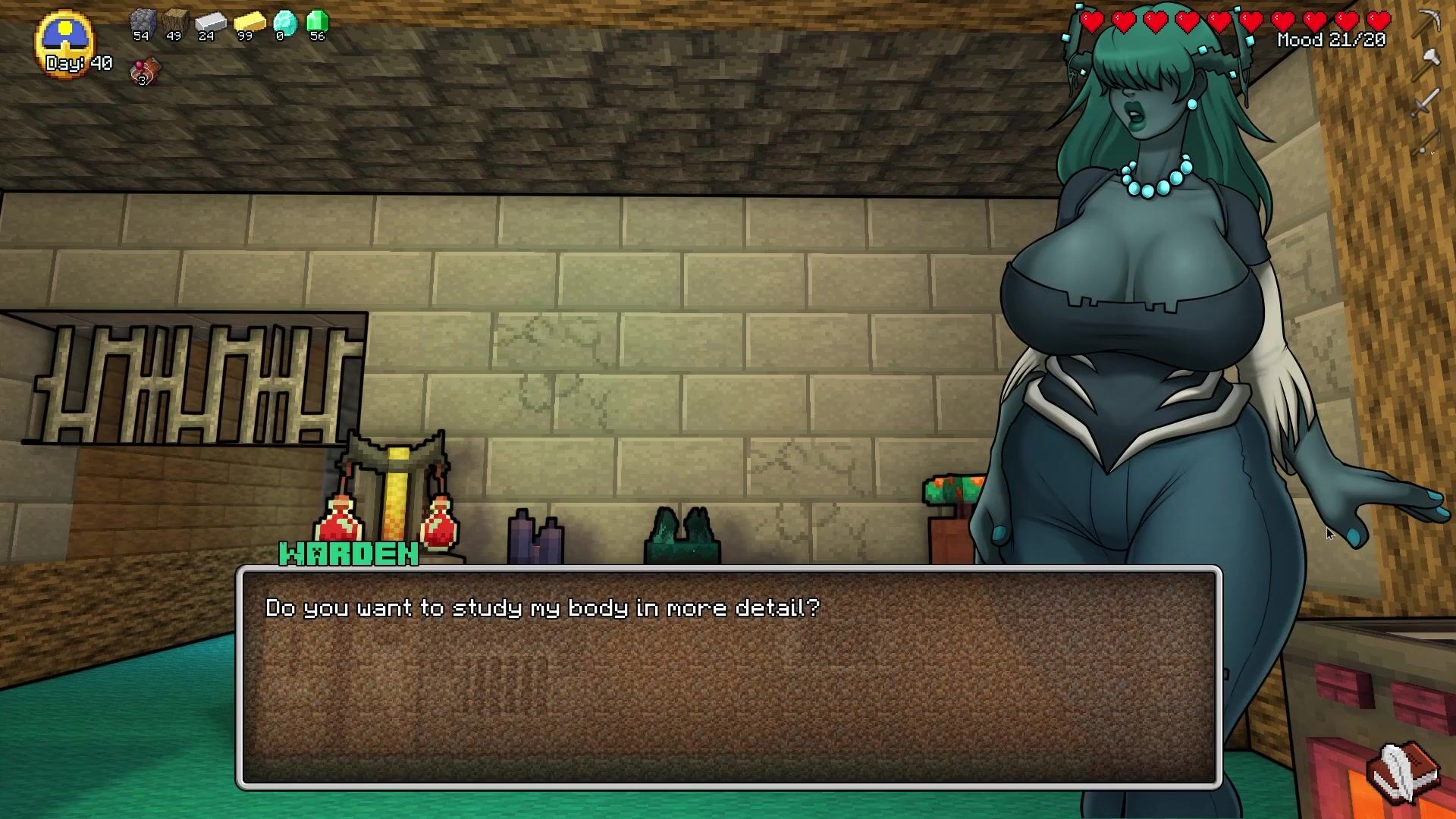
Task: Click the cobblestone resource icon
Action: [142, 23]
